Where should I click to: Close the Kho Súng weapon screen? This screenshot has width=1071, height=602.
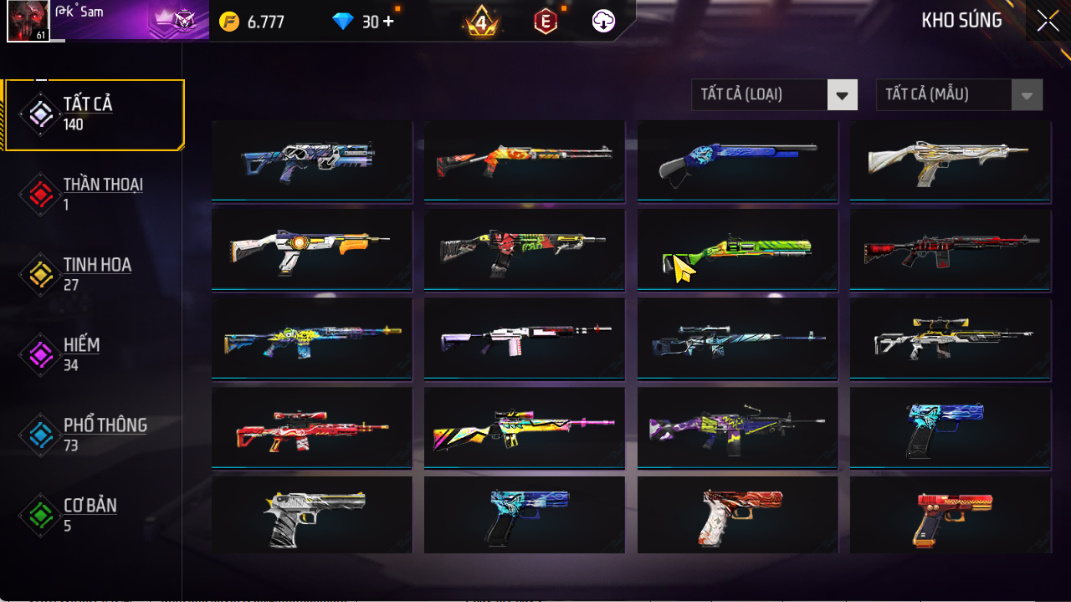[x=1047, y=21]
